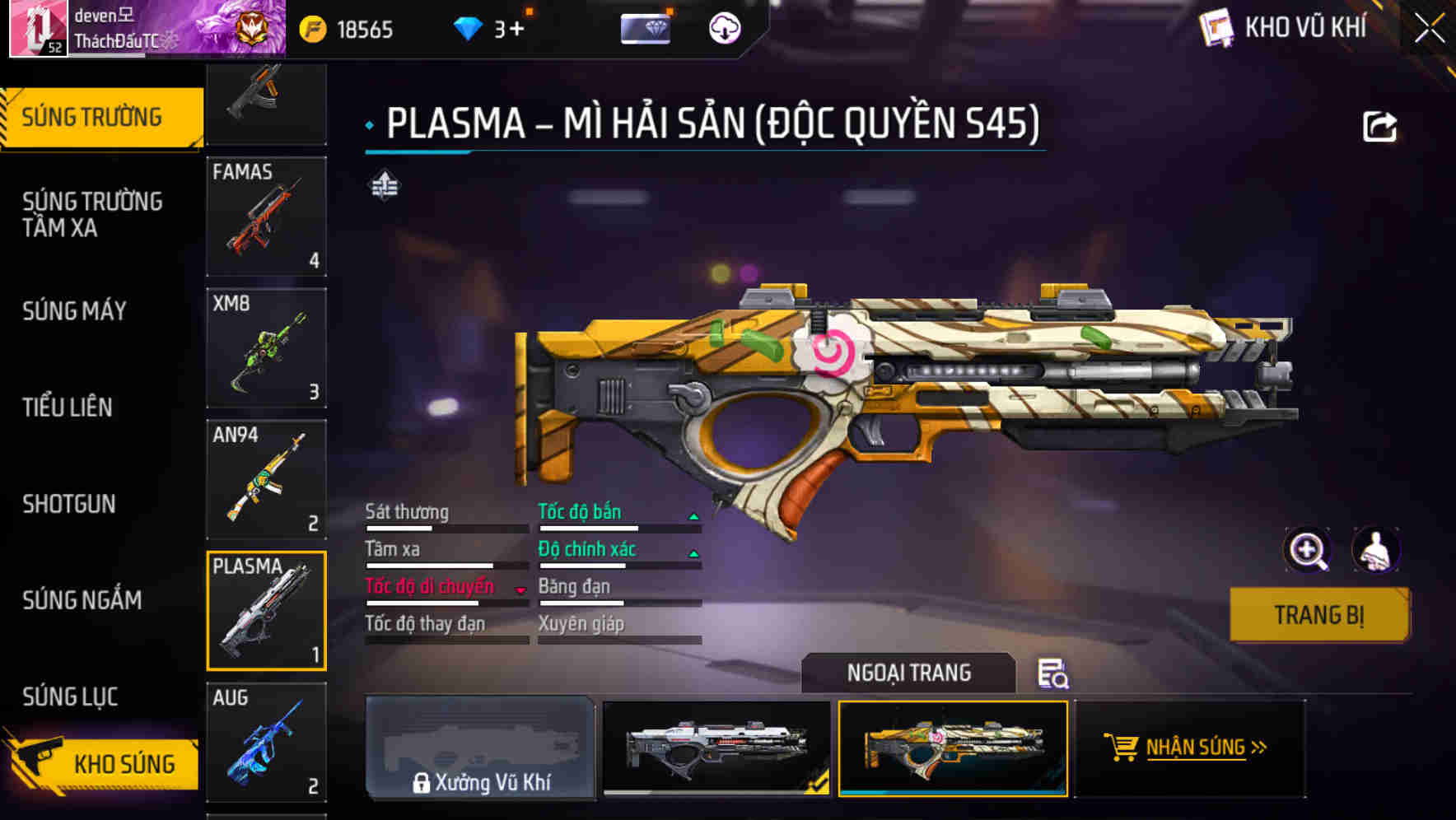
Task: Switch to Súng Ngắm category
Action: tap(82, 600)
